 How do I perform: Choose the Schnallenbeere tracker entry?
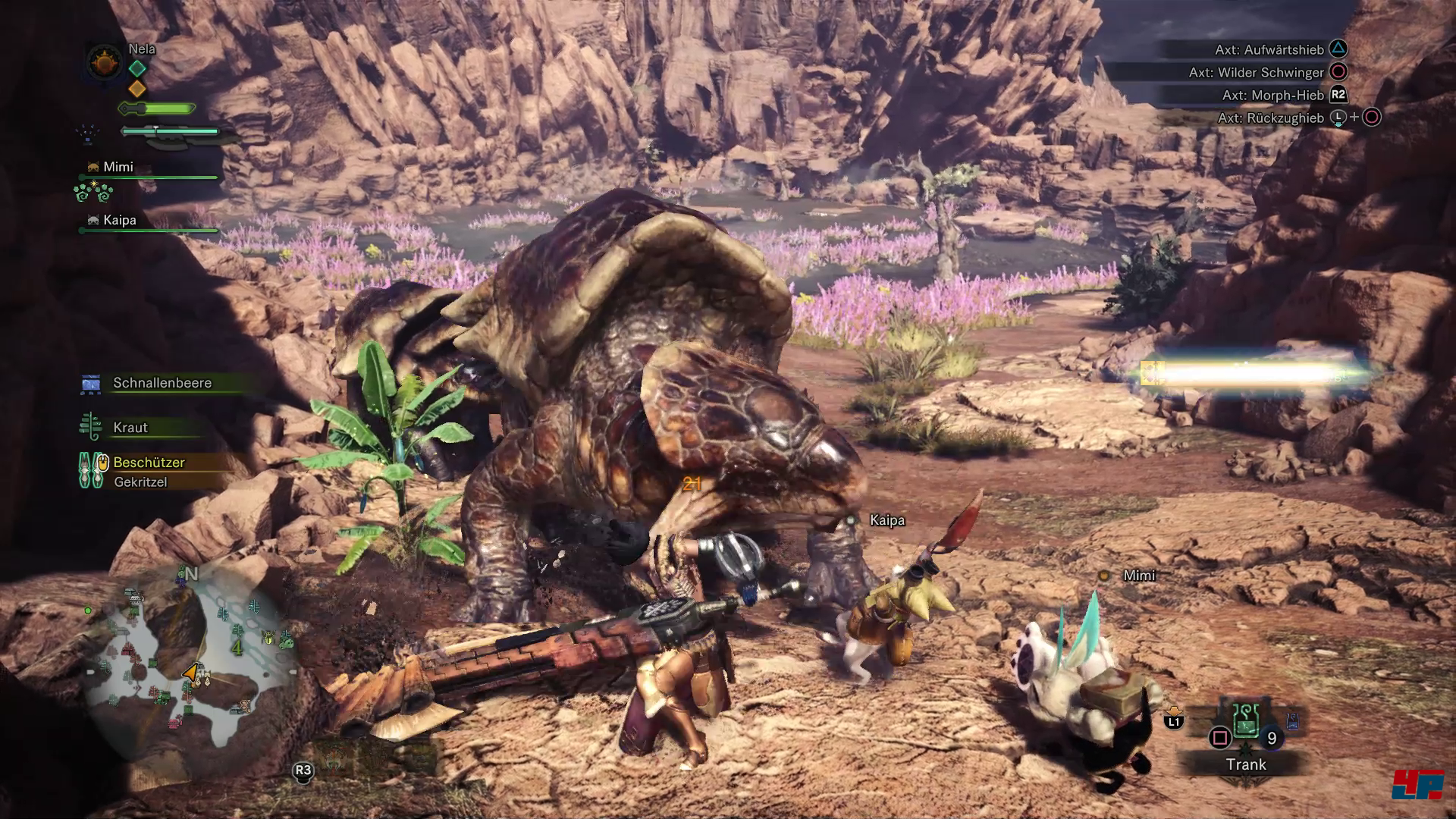pos(162,383)
